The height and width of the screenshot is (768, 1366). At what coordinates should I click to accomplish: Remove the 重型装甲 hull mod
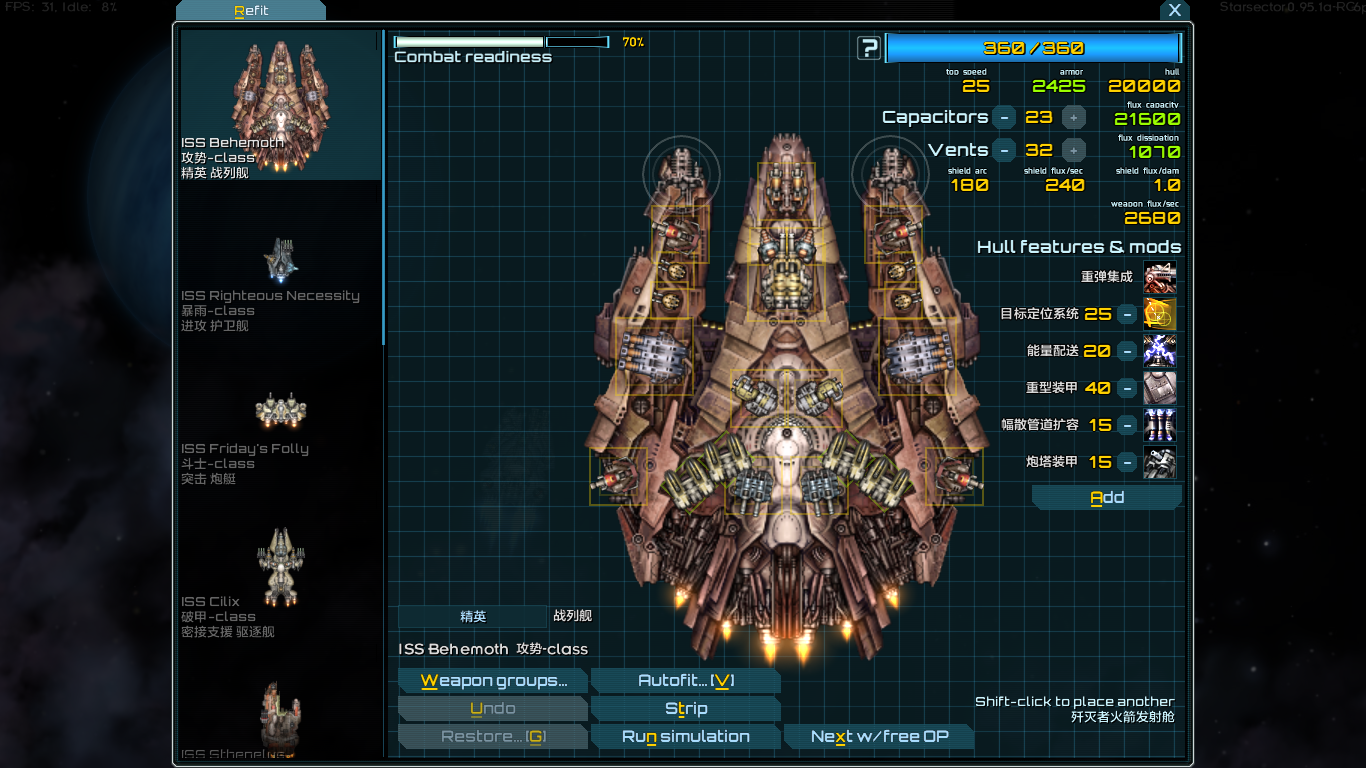point(1127,388)
